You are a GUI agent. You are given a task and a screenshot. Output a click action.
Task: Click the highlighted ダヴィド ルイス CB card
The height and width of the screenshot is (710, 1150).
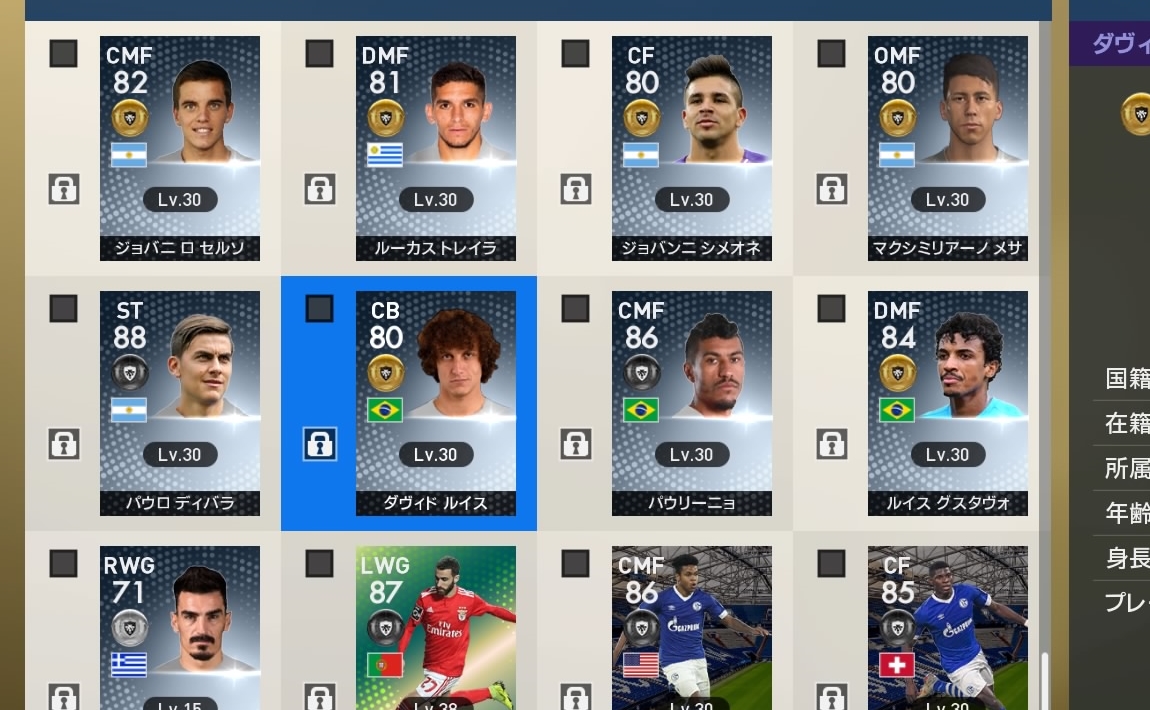(436, 403)
